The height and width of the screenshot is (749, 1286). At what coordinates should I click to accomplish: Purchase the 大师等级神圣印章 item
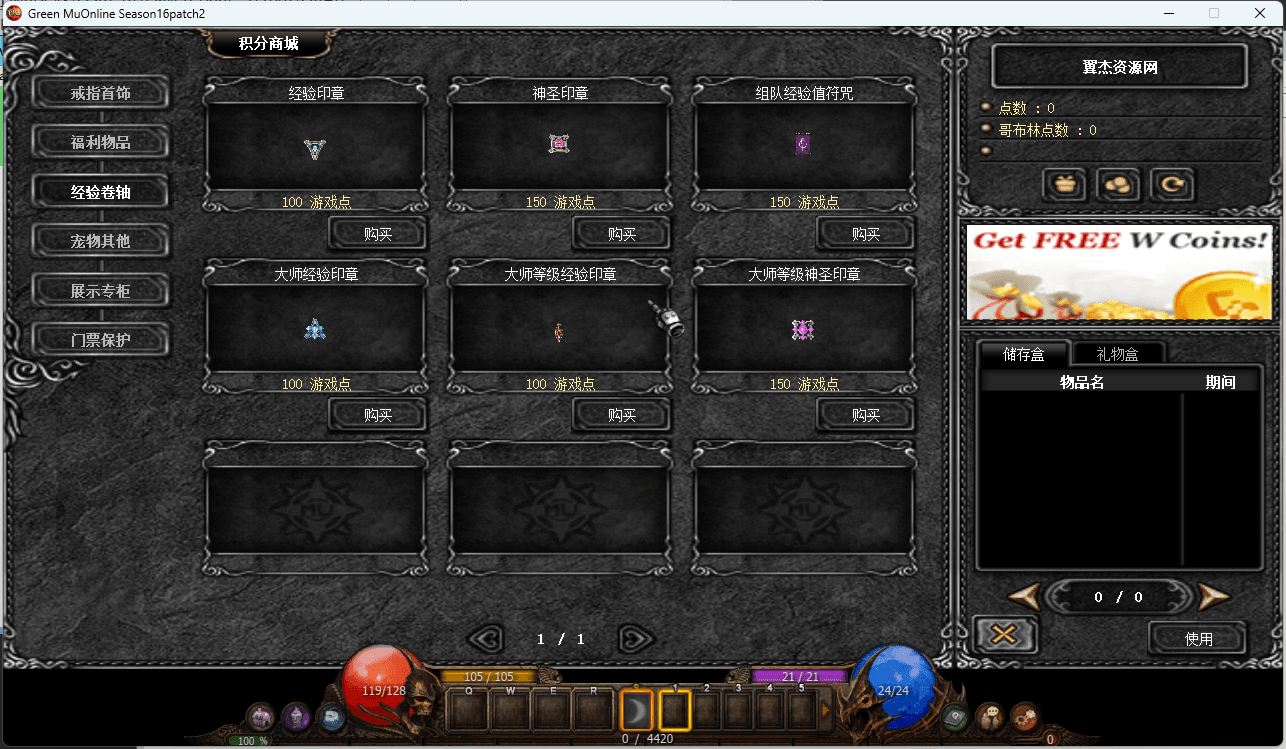click(866, 415)
